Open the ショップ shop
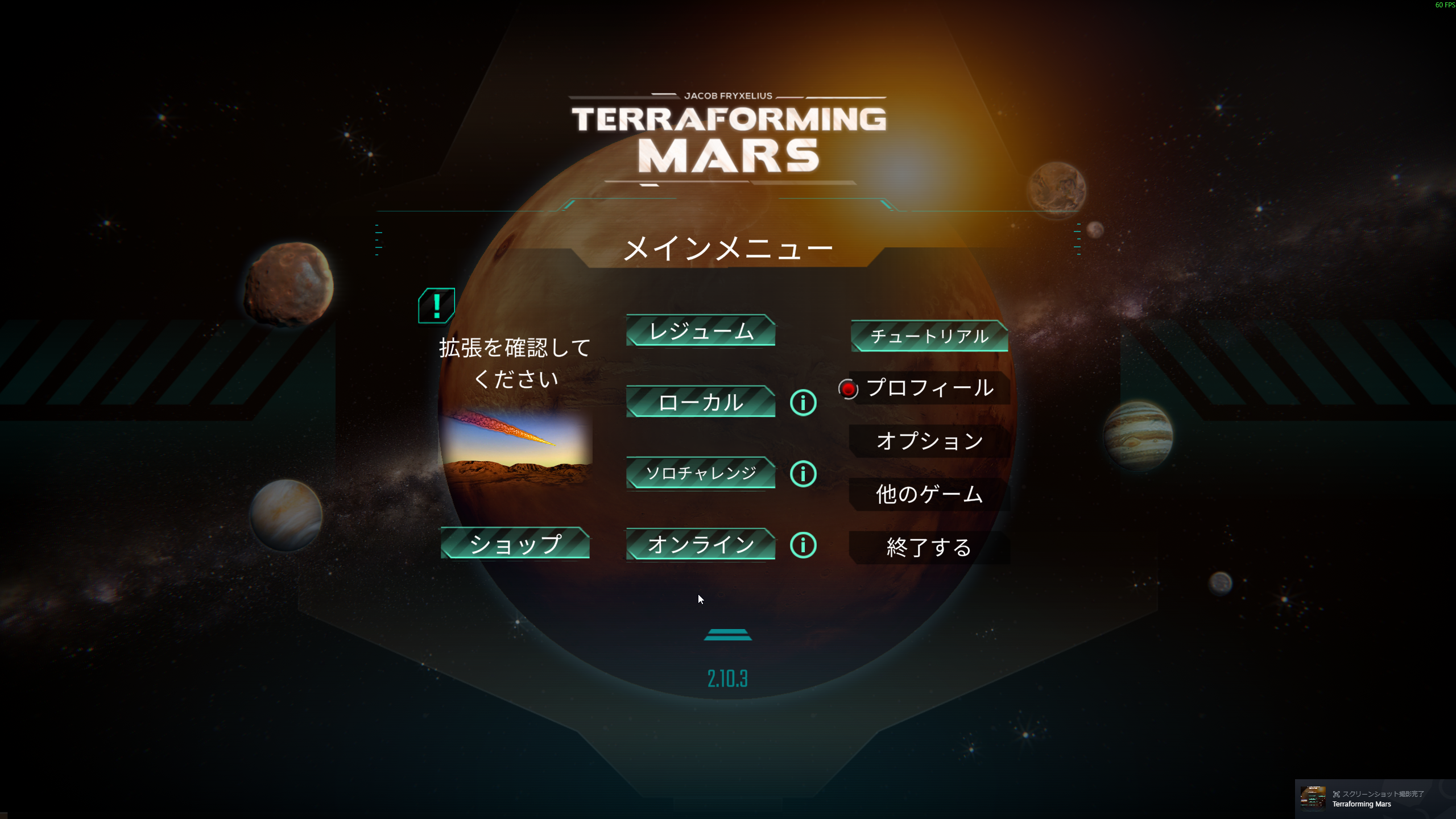The width and height of the screenshot is (1456, 819). pyautogui.click(x=515, y=544)
